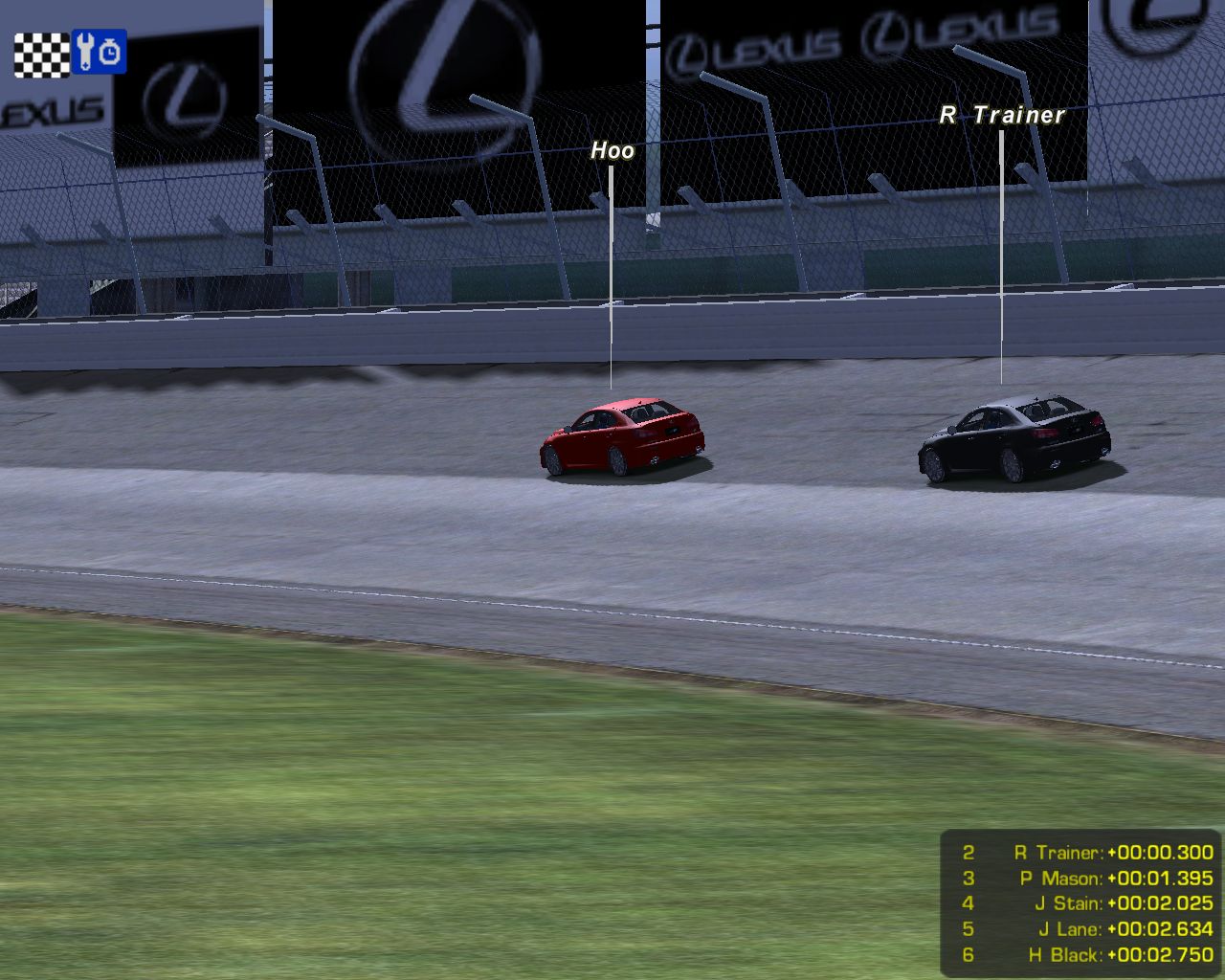Click the red car labeled Hoo

tap(620, 435)
